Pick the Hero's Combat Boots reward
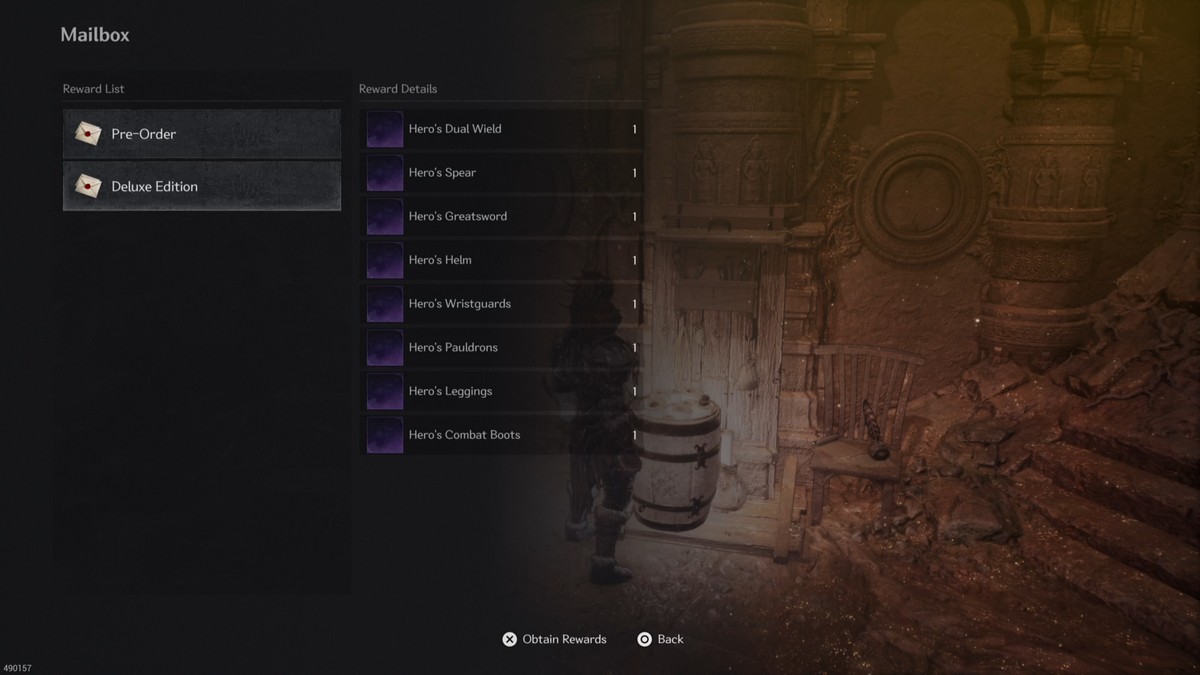1200x675 pixels. click(501, 435)
